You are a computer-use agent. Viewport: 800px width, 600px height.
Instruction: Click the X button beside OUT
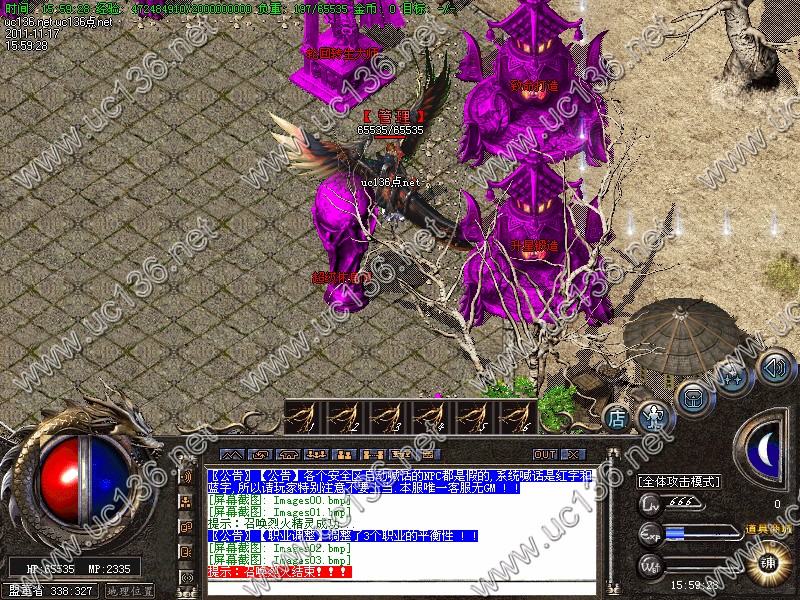[572, 454]
